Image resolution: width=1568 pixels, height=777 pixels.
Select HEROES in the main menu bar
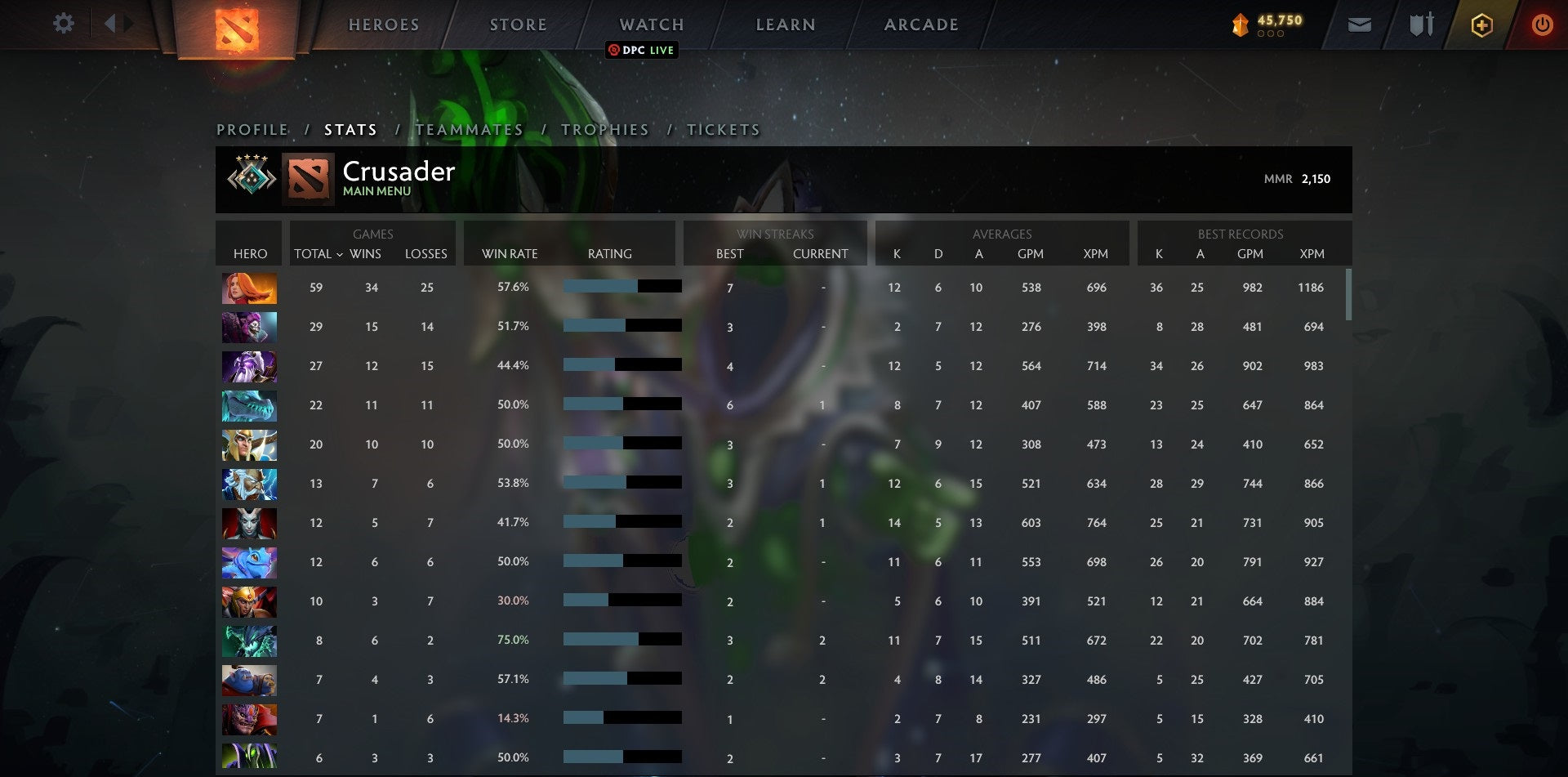[x=383, y=25]
